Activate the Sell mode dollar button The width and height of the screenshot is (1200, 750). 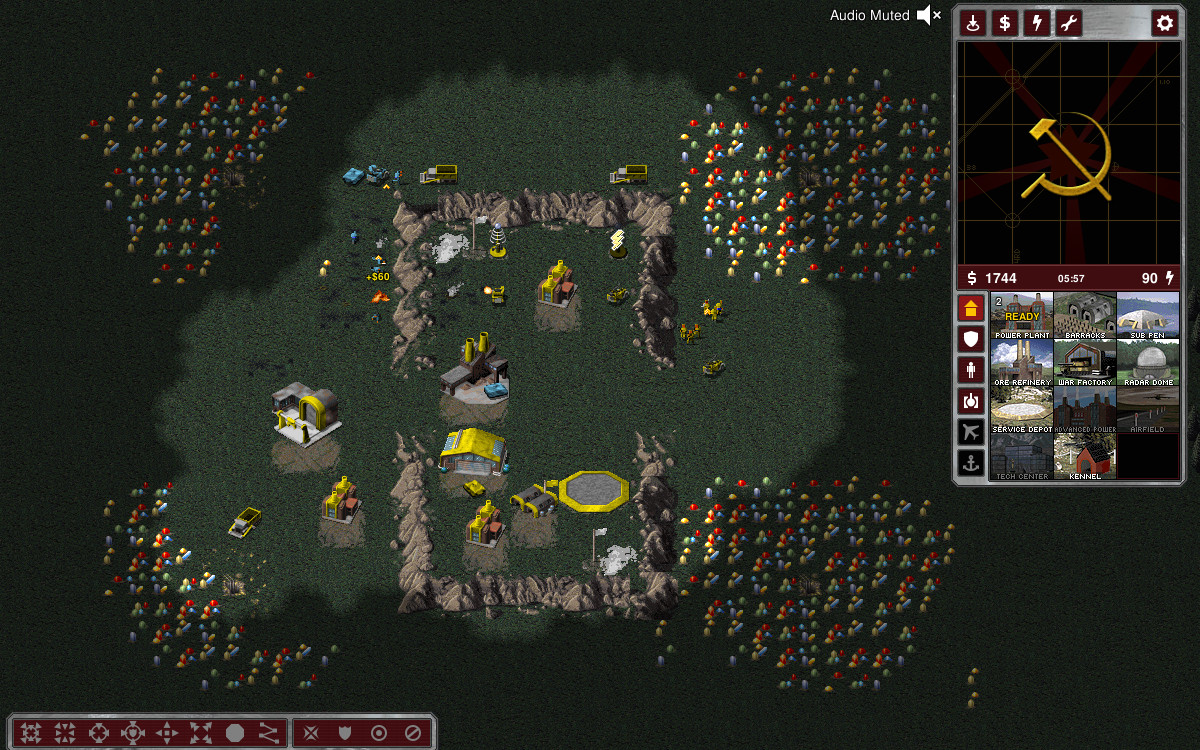(1004, 23)
